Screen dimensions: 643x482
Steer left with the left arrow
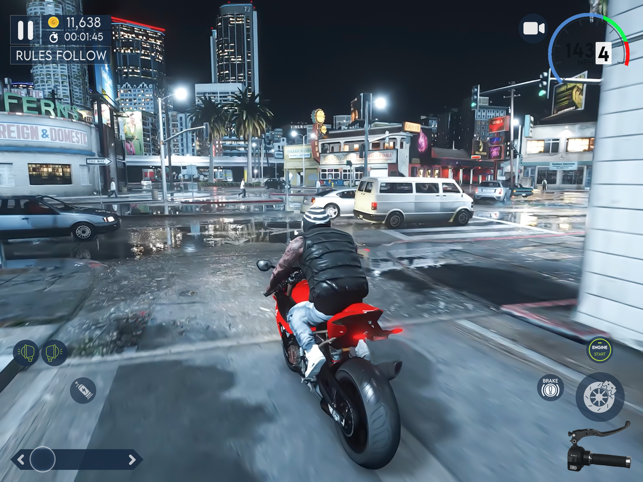pyautogui.click(x=20, y=460)
